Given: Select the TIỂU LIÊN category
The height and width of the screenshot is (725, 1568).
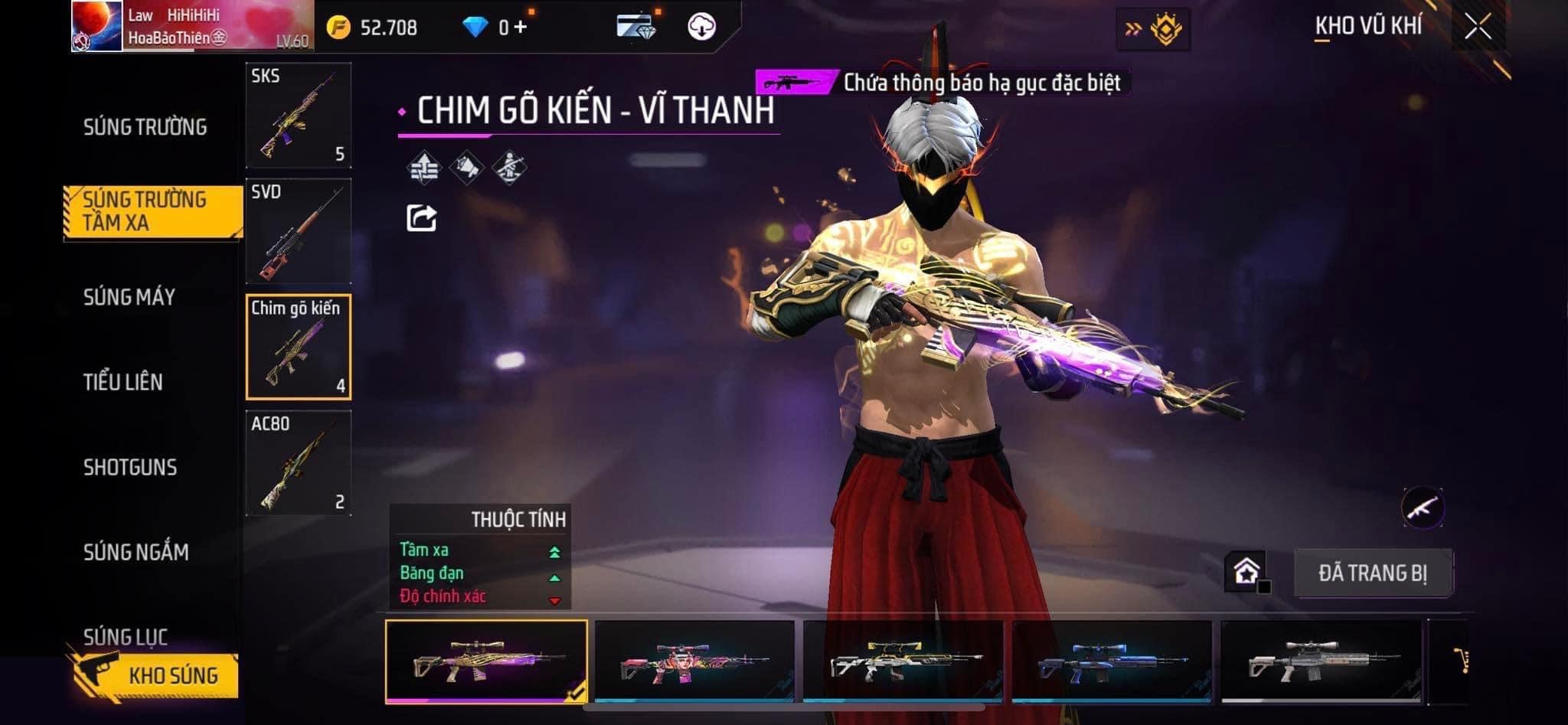Looking at the screenshot, I should [123, 382].
